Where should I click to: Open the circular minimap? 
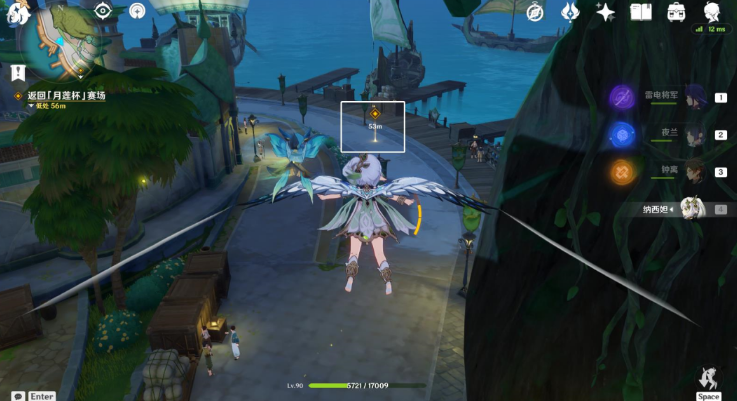[x=60, y=42]
